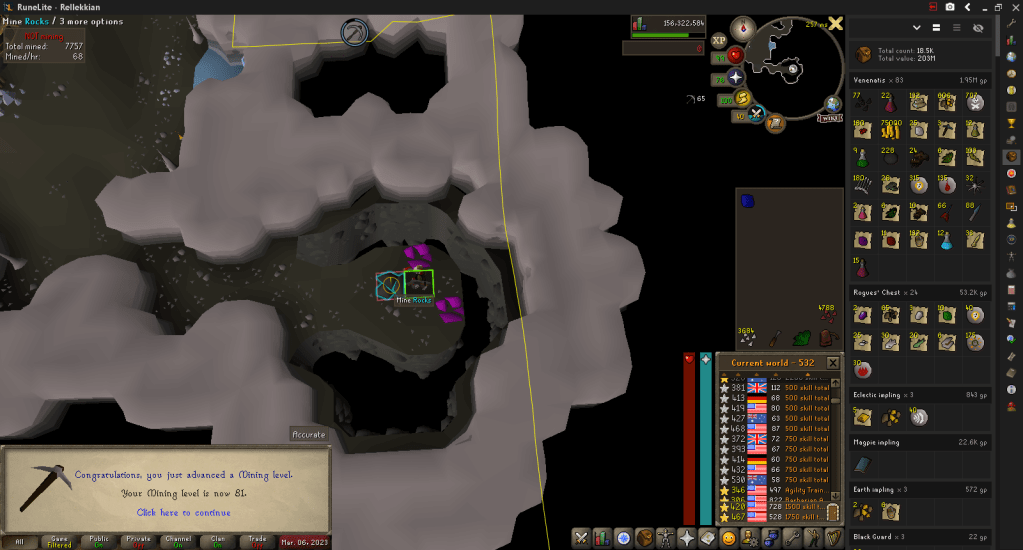1023x550 pixels.
Task: Toggle the Game chat filter tab
Action: point(61,541)
